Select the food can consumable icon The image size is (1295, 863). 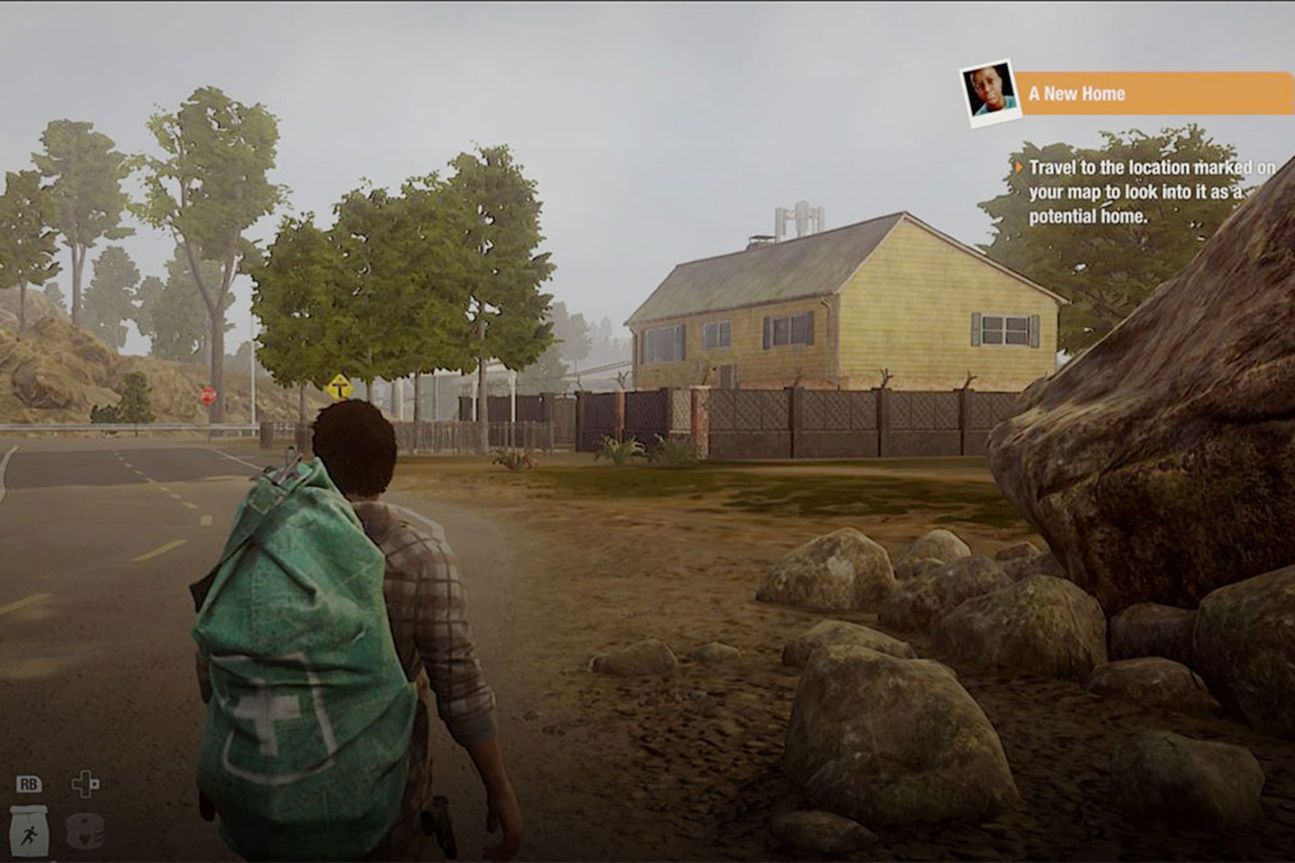pyautogui.click(x=84, y=831)
